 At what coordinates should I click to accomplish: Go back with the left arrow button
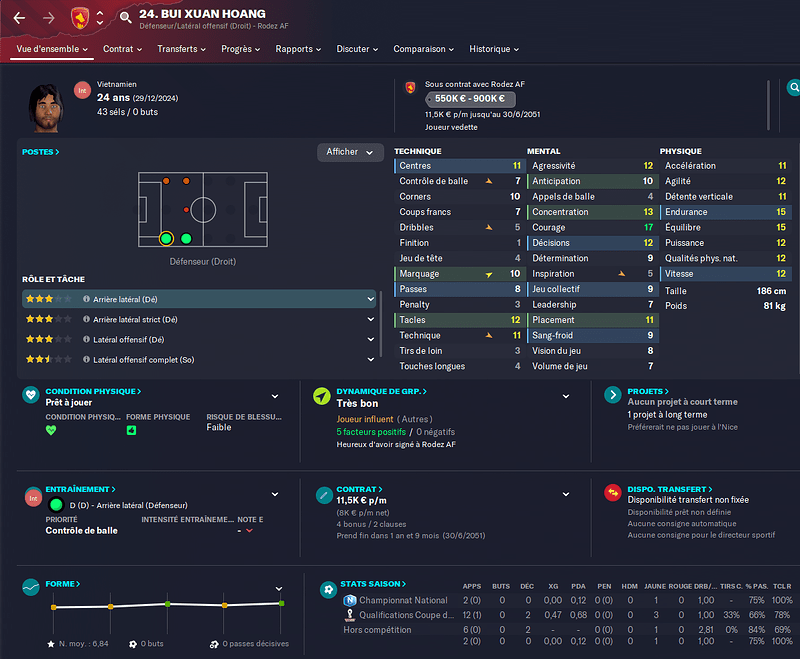click(19, 17)
